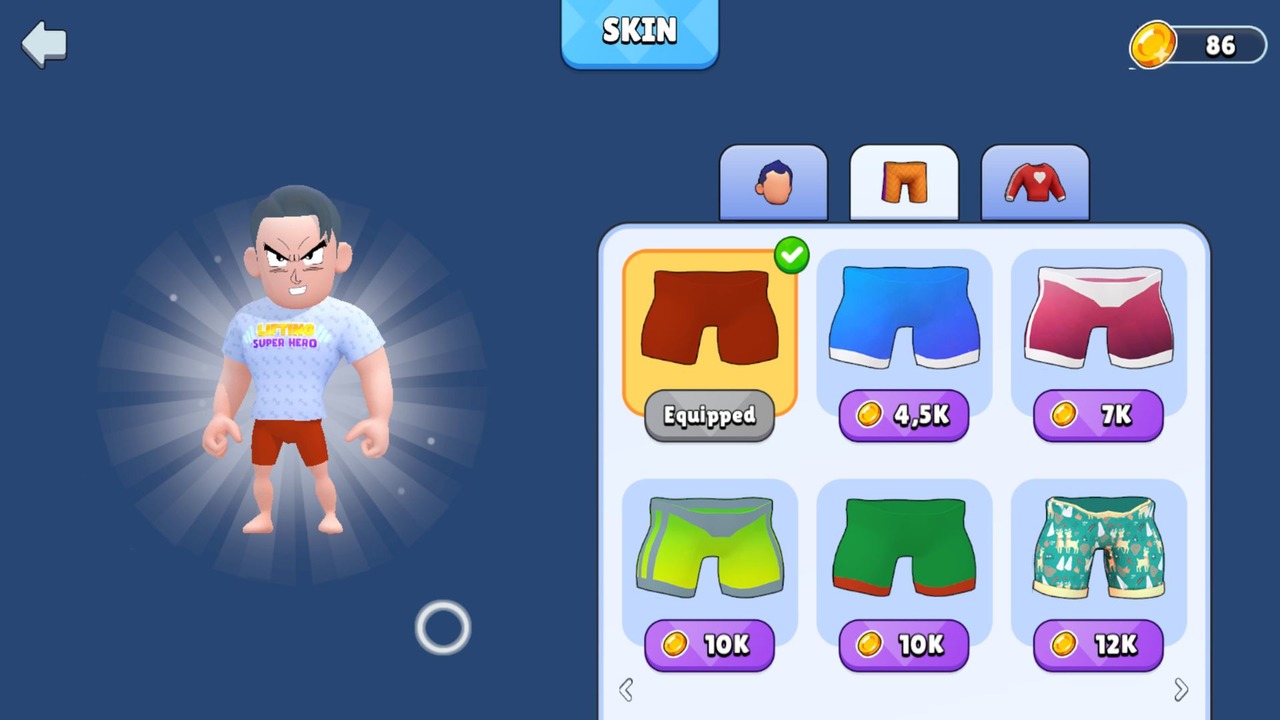Image resolution: width=1280 pixels, height=720 pixels.
Task: Select the shorts category tab icon
Action: tap(903, 182)
